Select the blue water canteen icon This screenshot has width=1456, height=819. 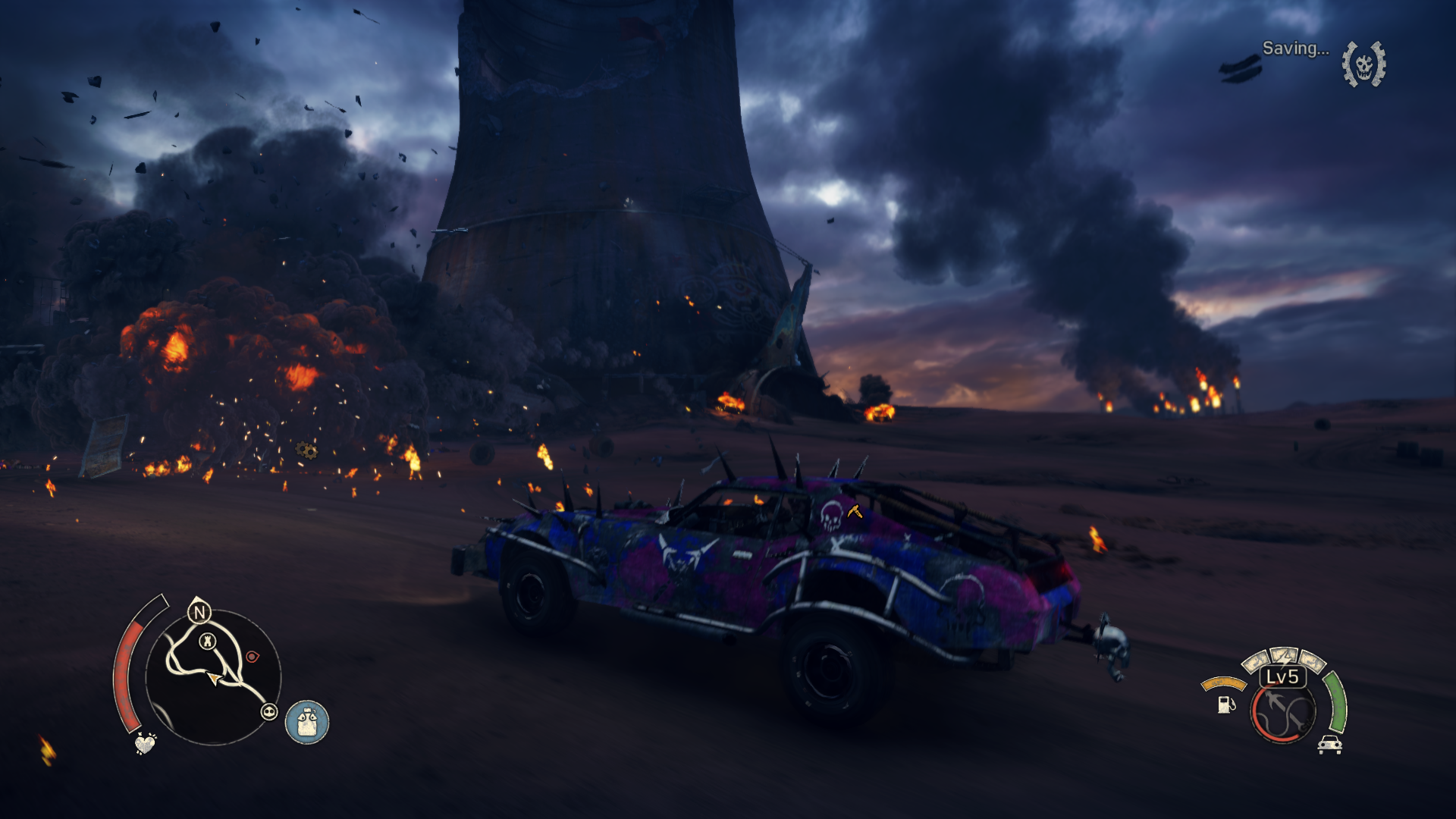[x=307, y=721]
